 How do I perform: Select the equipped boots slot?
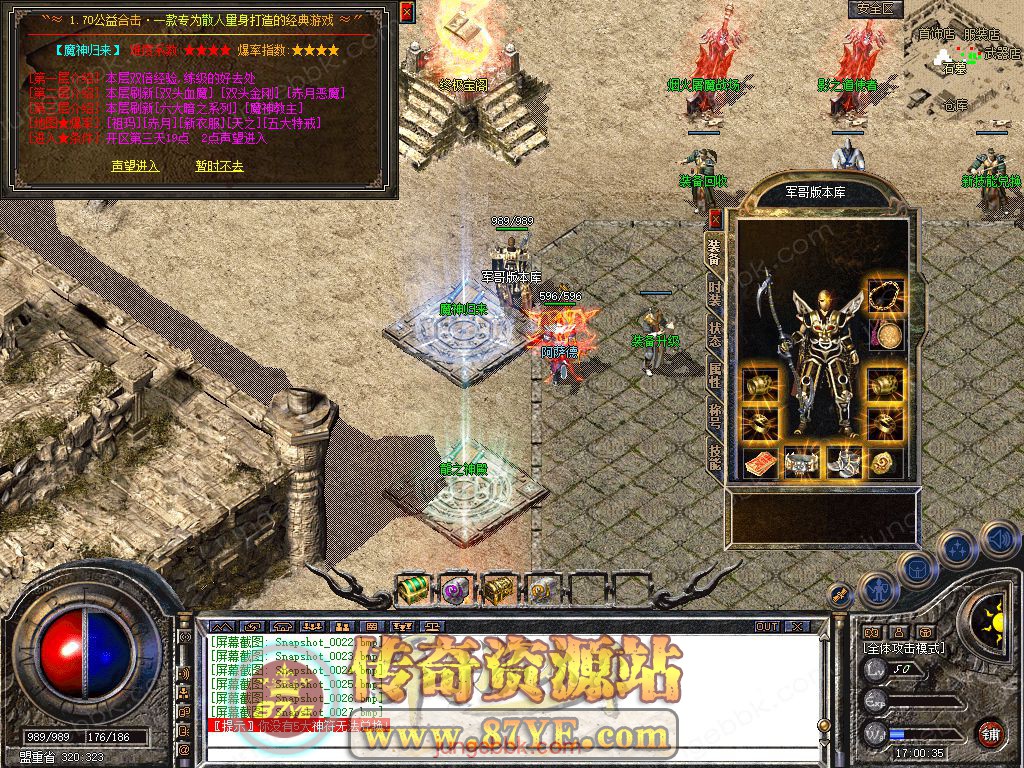(843, 463)
